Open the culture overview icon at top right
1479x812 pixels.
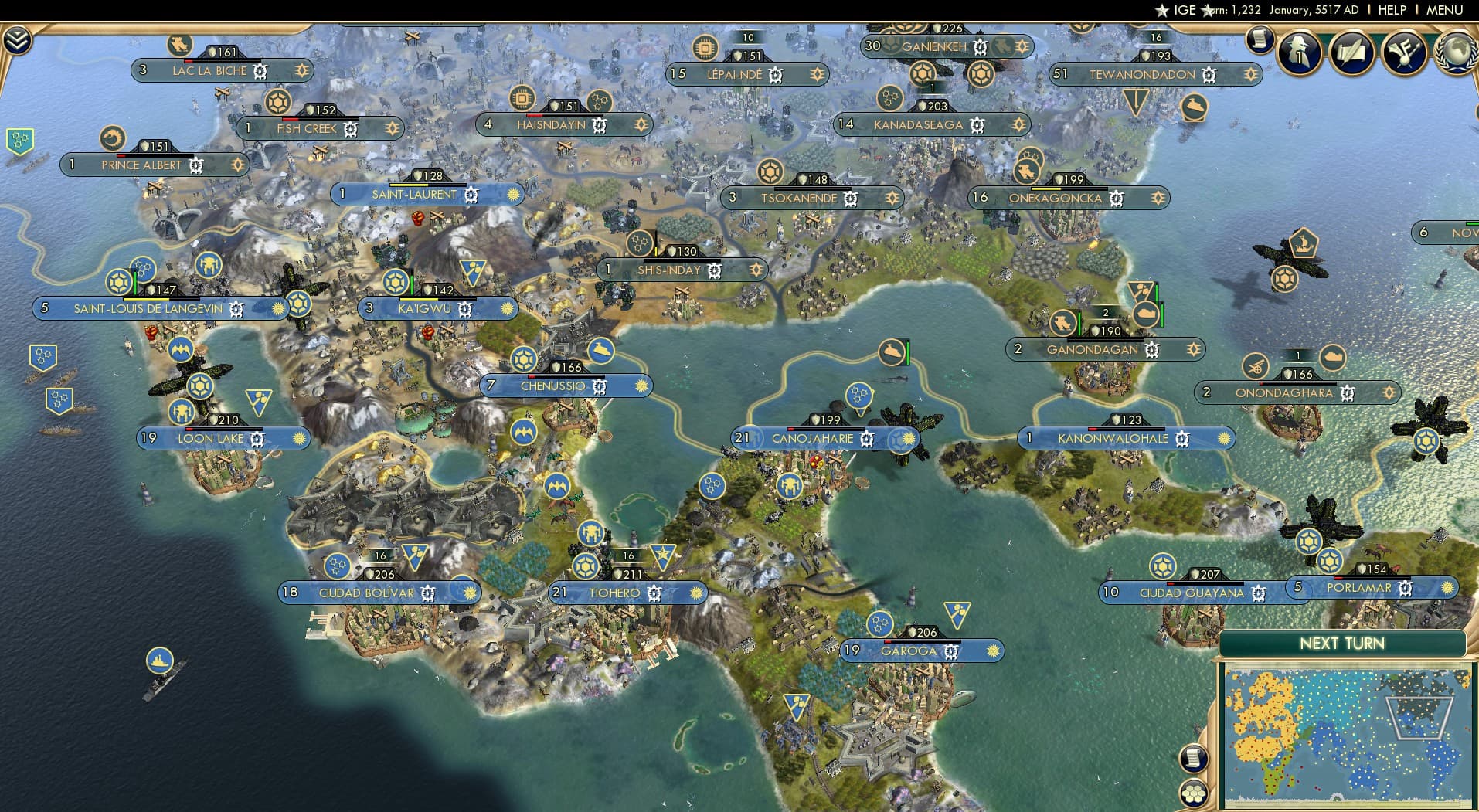point(1405,50)
